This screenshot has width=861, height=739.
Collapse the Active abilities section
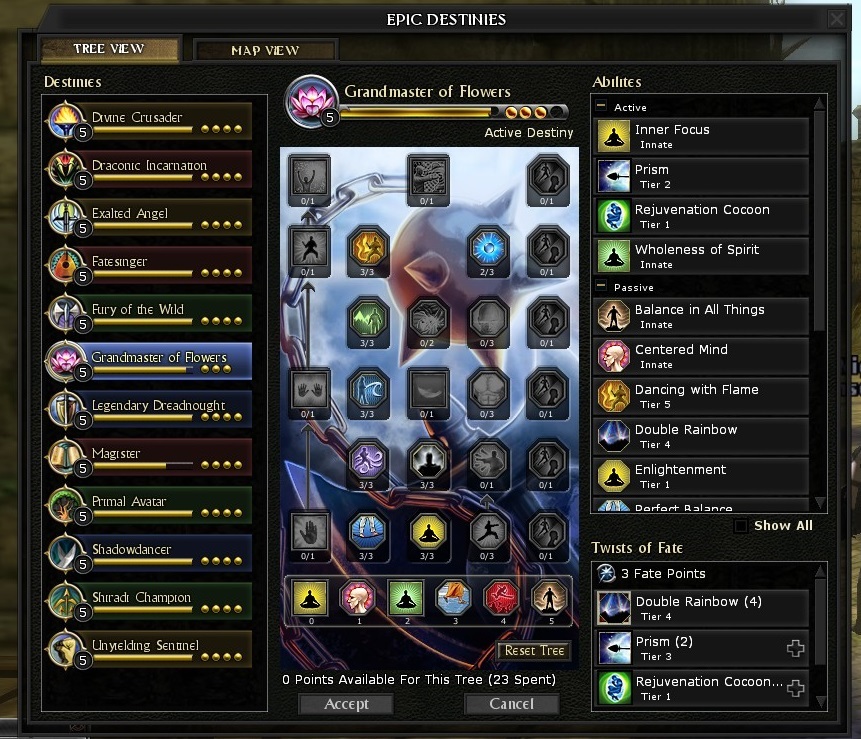[602, 107]
